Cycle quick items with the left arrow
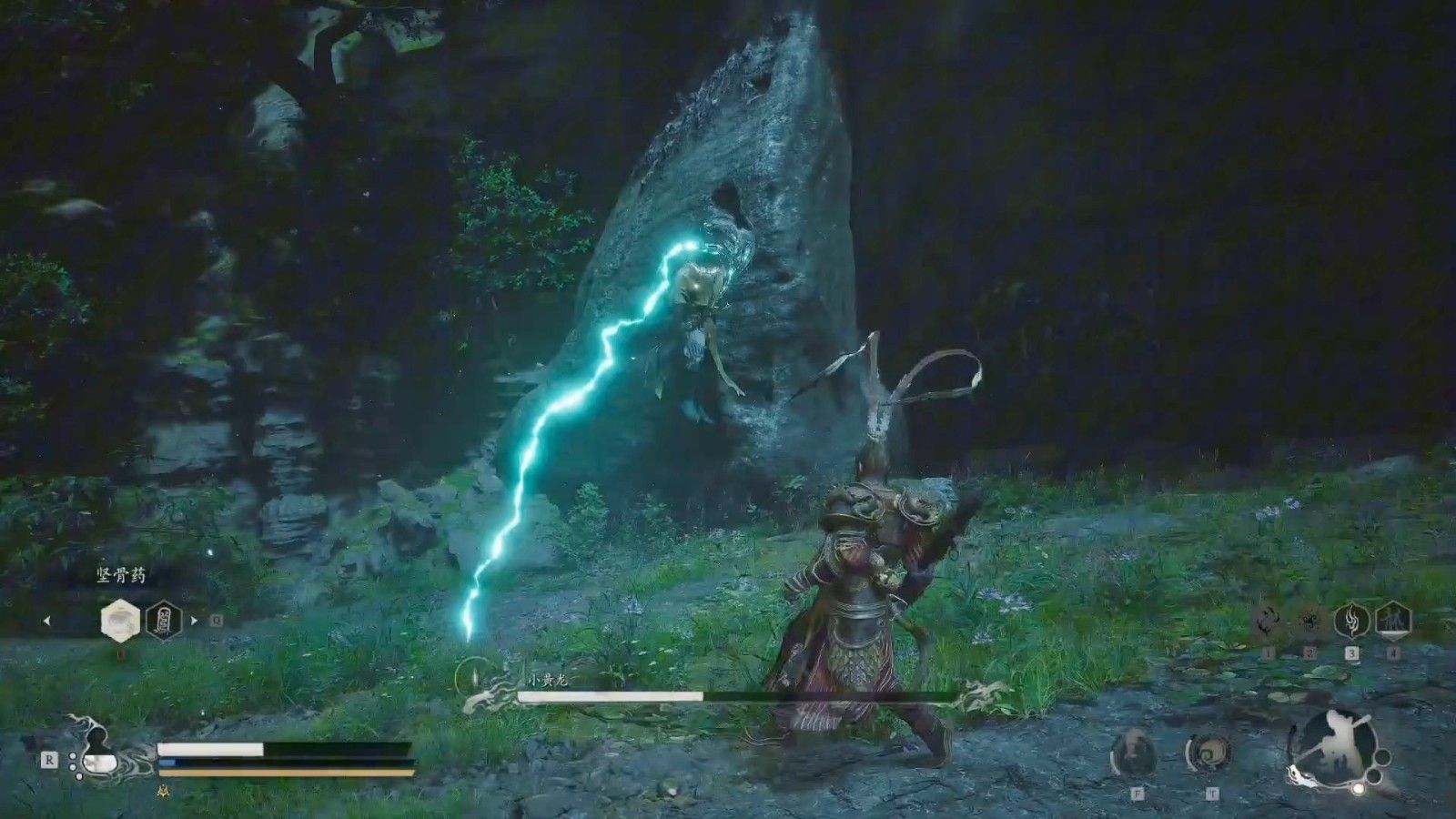1456x819 pixels. [x=47, y=622]
